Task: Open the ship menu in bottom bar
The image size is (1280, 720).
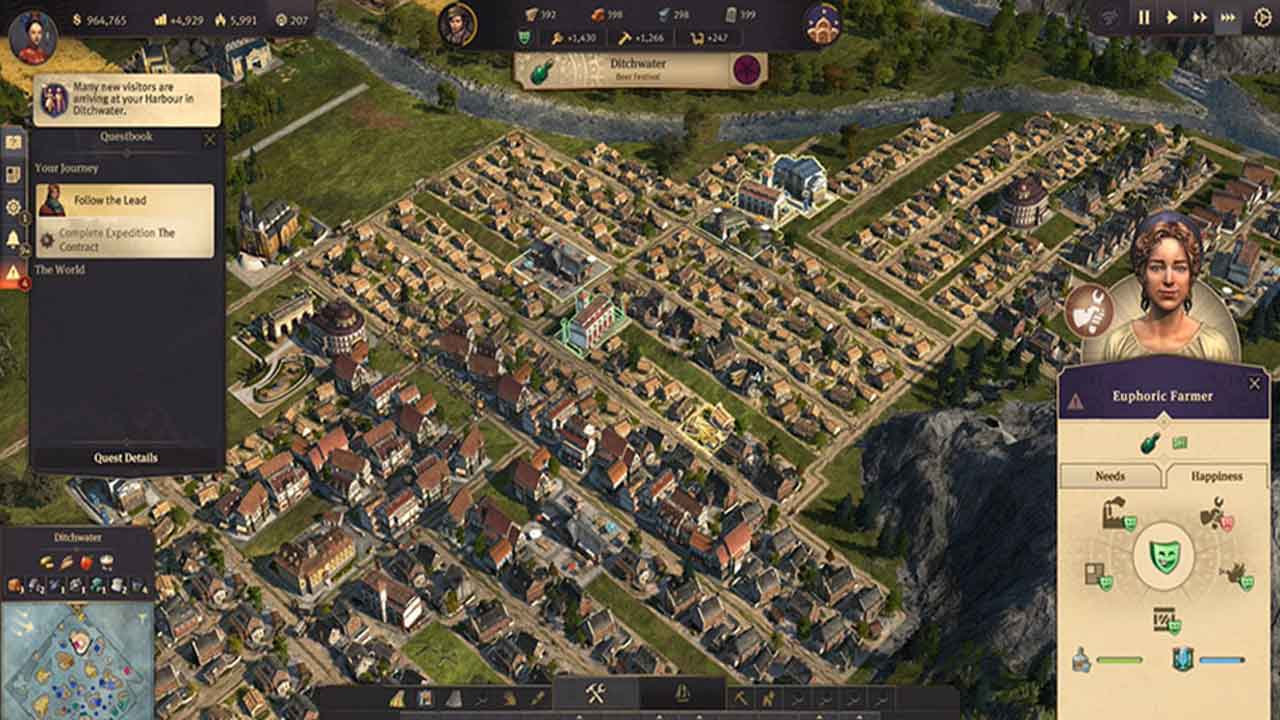Action: click(683, 695)
